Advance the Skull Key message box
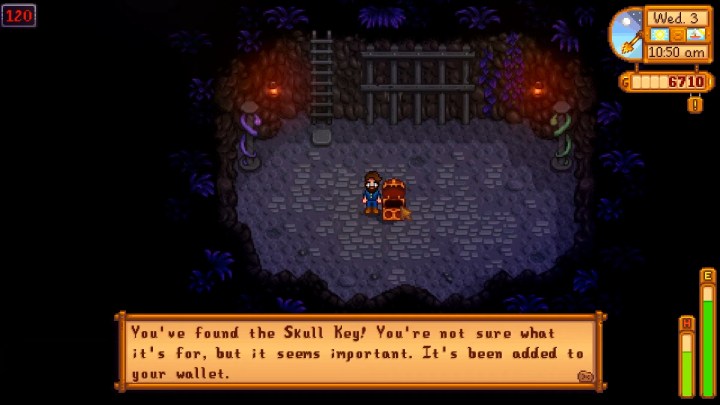The width and height of the screenshot is (720, 405). coord(360,351)
